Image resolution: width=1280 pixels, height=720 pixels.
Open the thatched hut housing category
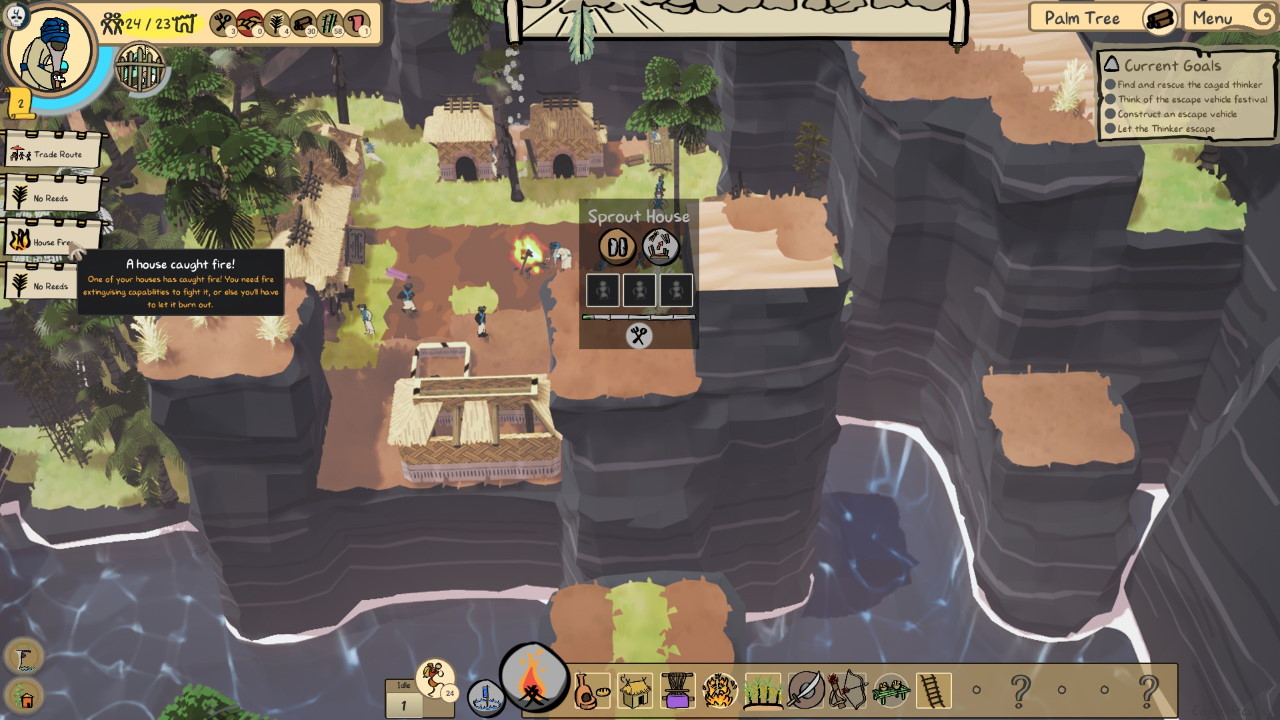[x=635, y=690]
